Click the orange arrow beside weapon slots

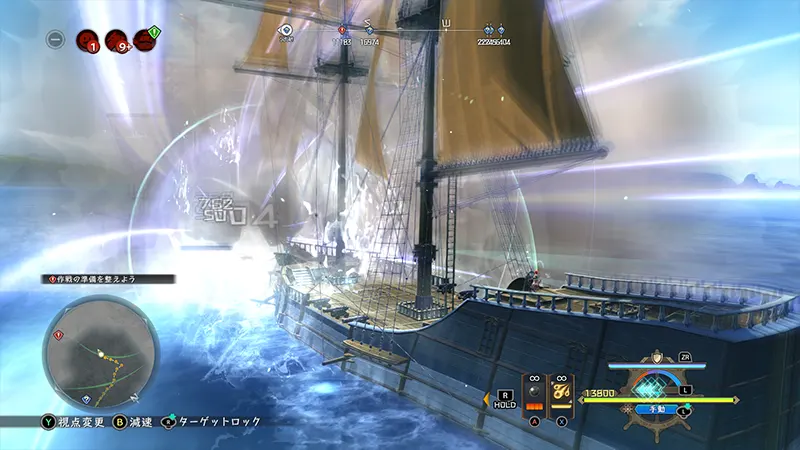[488, 398]
